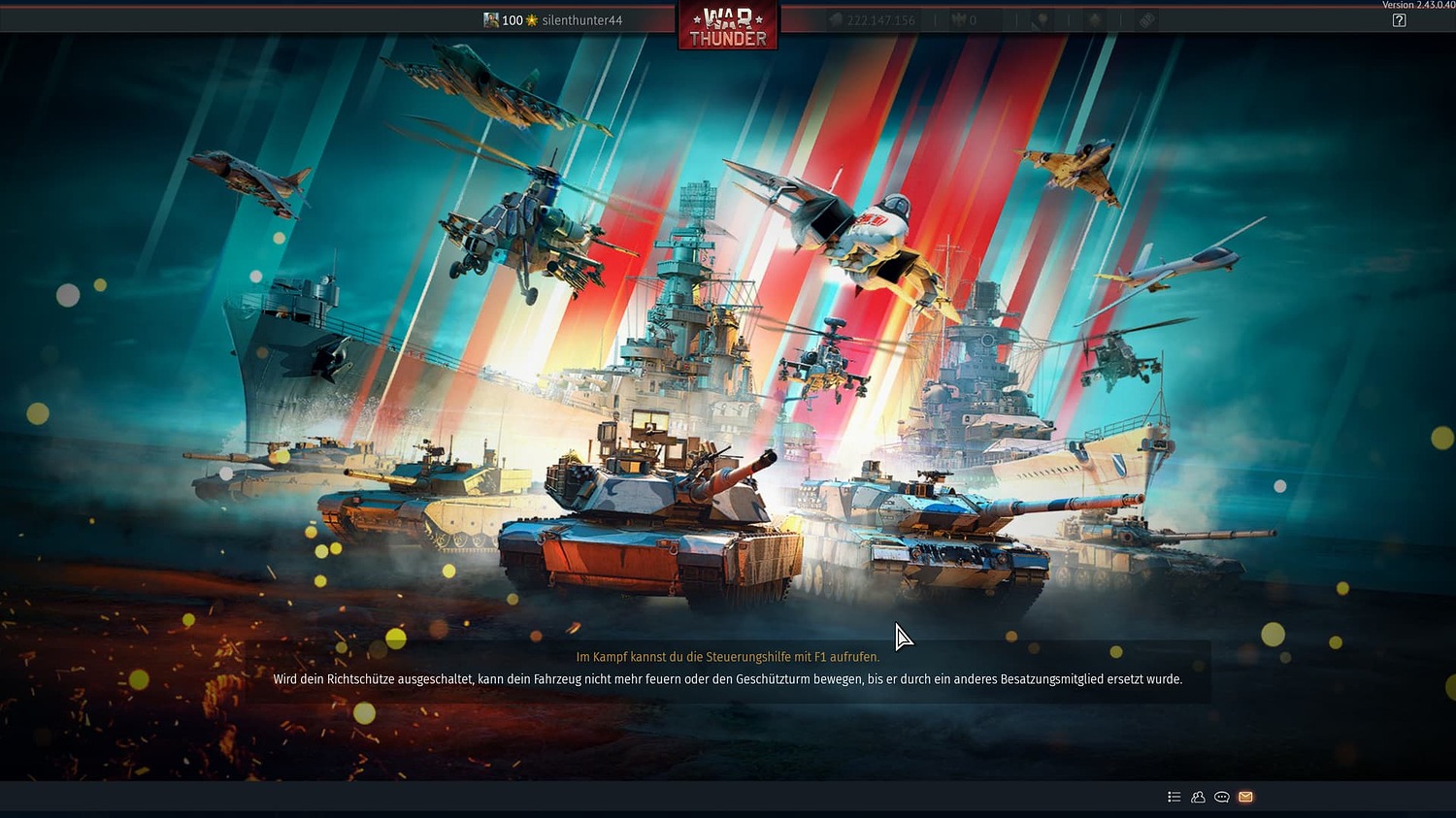Screen dimensions: 1456x818
Task: Open battle tasks with the list icon
Action: [1173, 797]
